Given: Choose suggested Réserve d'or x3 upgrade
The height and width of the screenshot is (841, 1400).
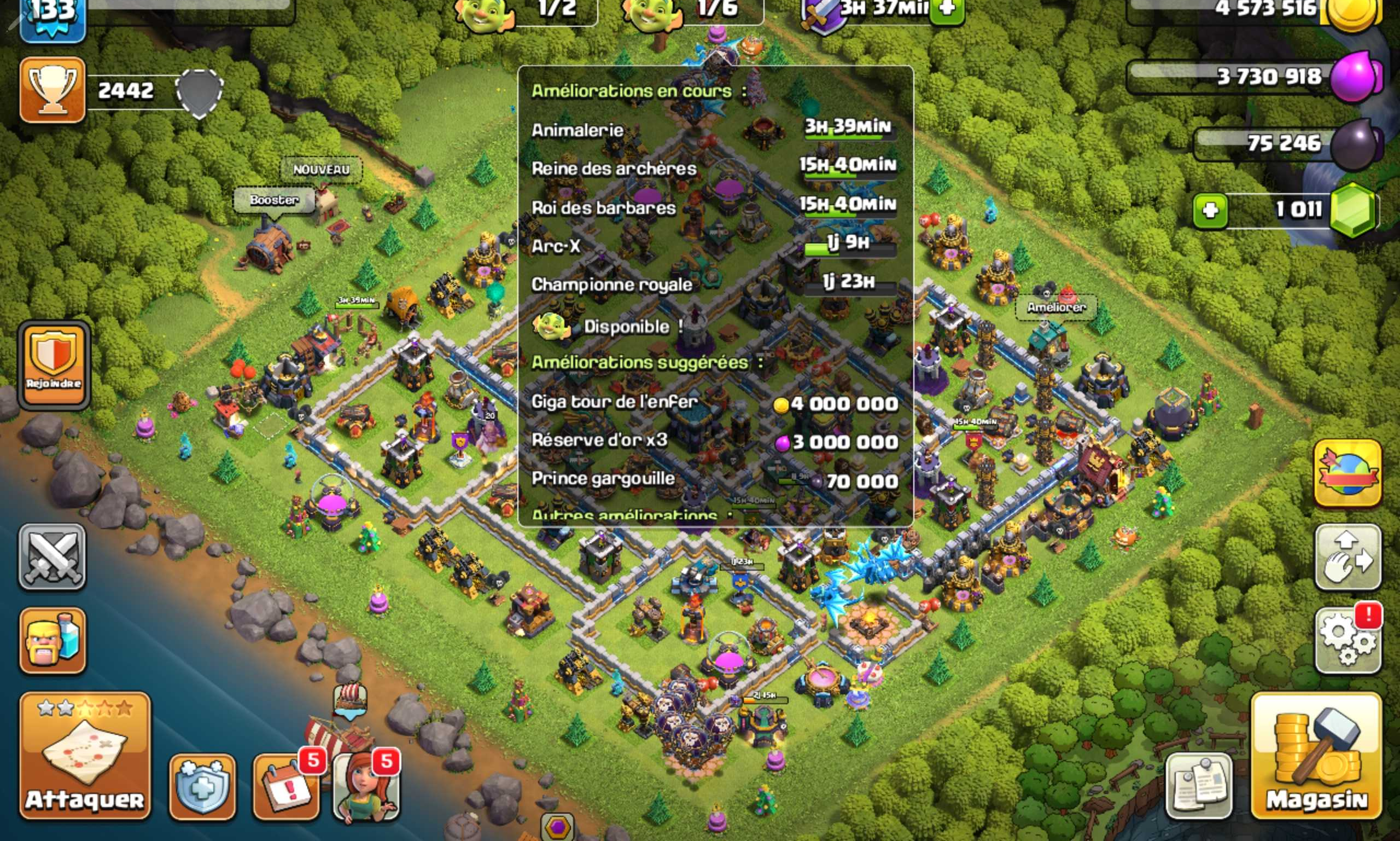Looking at the screenshot, I should click(x=714, y=441).
